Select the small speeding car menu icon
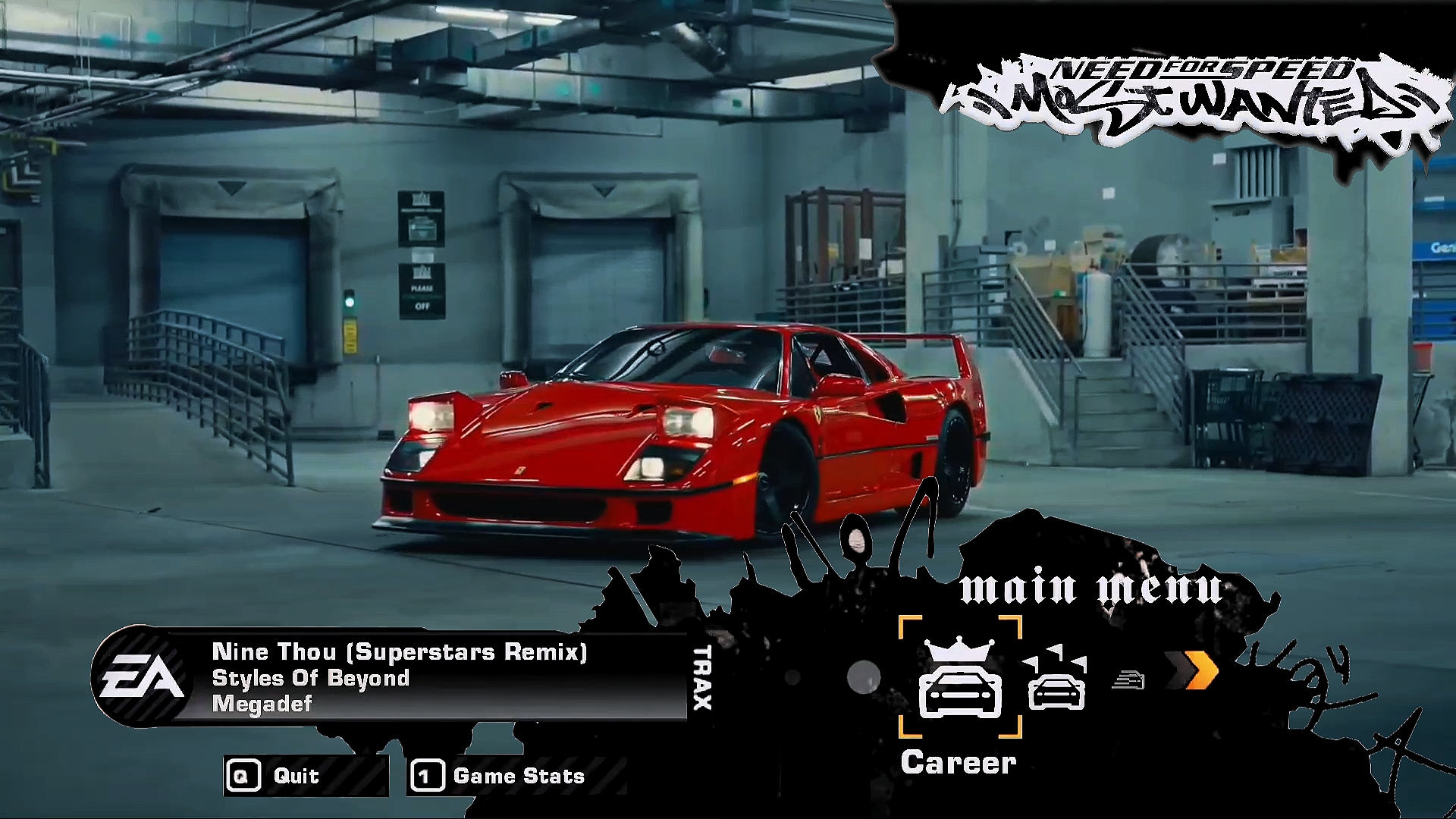The width and height of the screenshot is (1456, 819). [x=1128, y=679]
